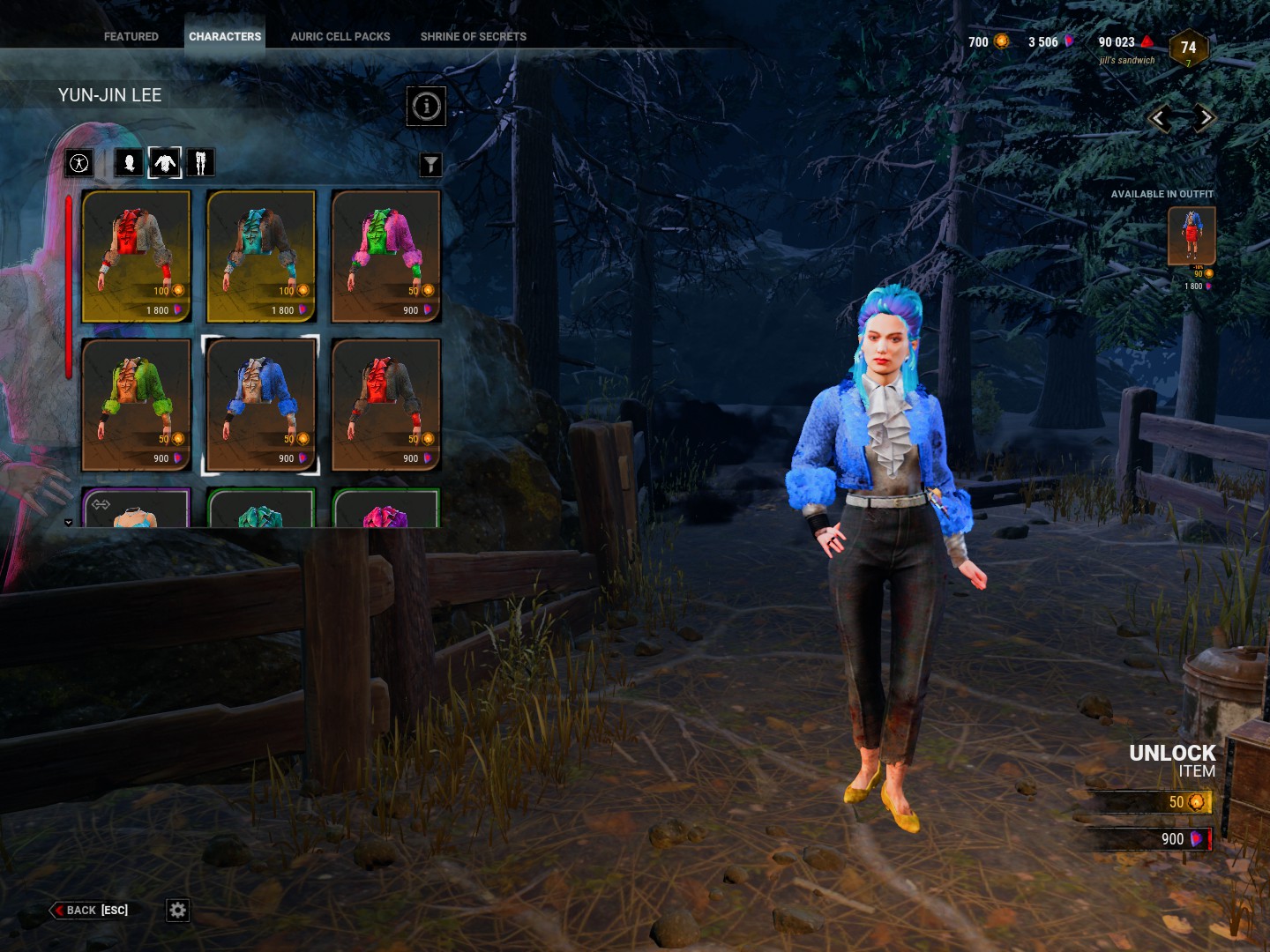This screenshot has width=1270, height=952.
Task: Switch to the head cosmetics category
Action: (129, 163)
